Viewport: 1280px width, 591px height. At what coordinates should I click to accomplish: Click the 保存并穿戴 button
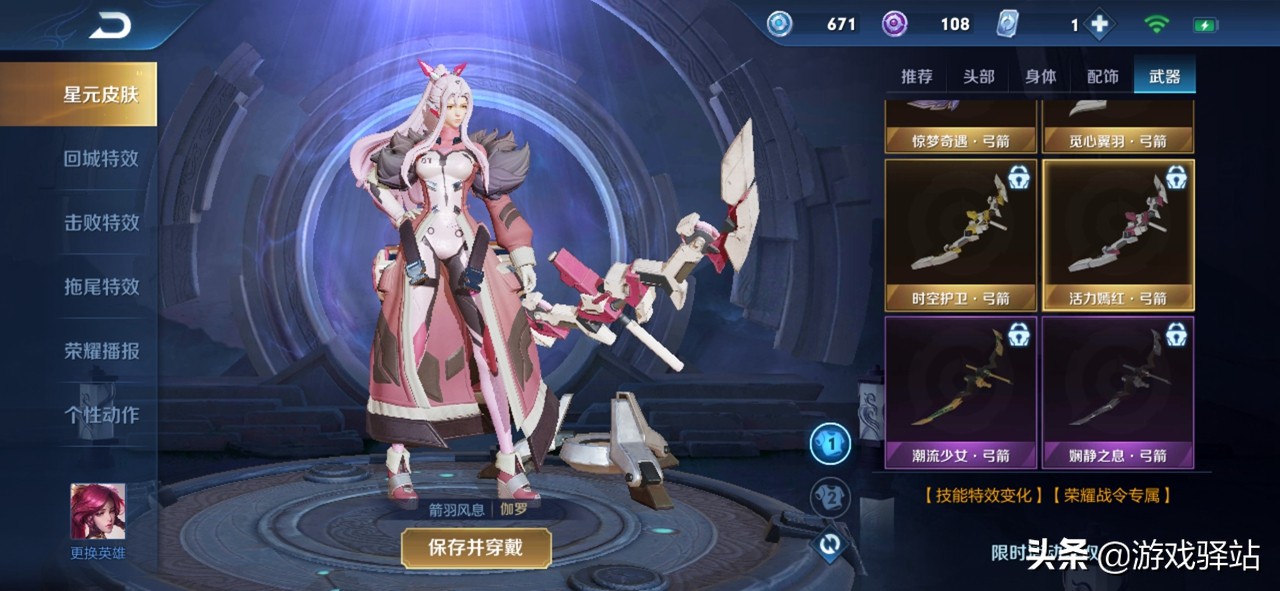tap(476, 548)
